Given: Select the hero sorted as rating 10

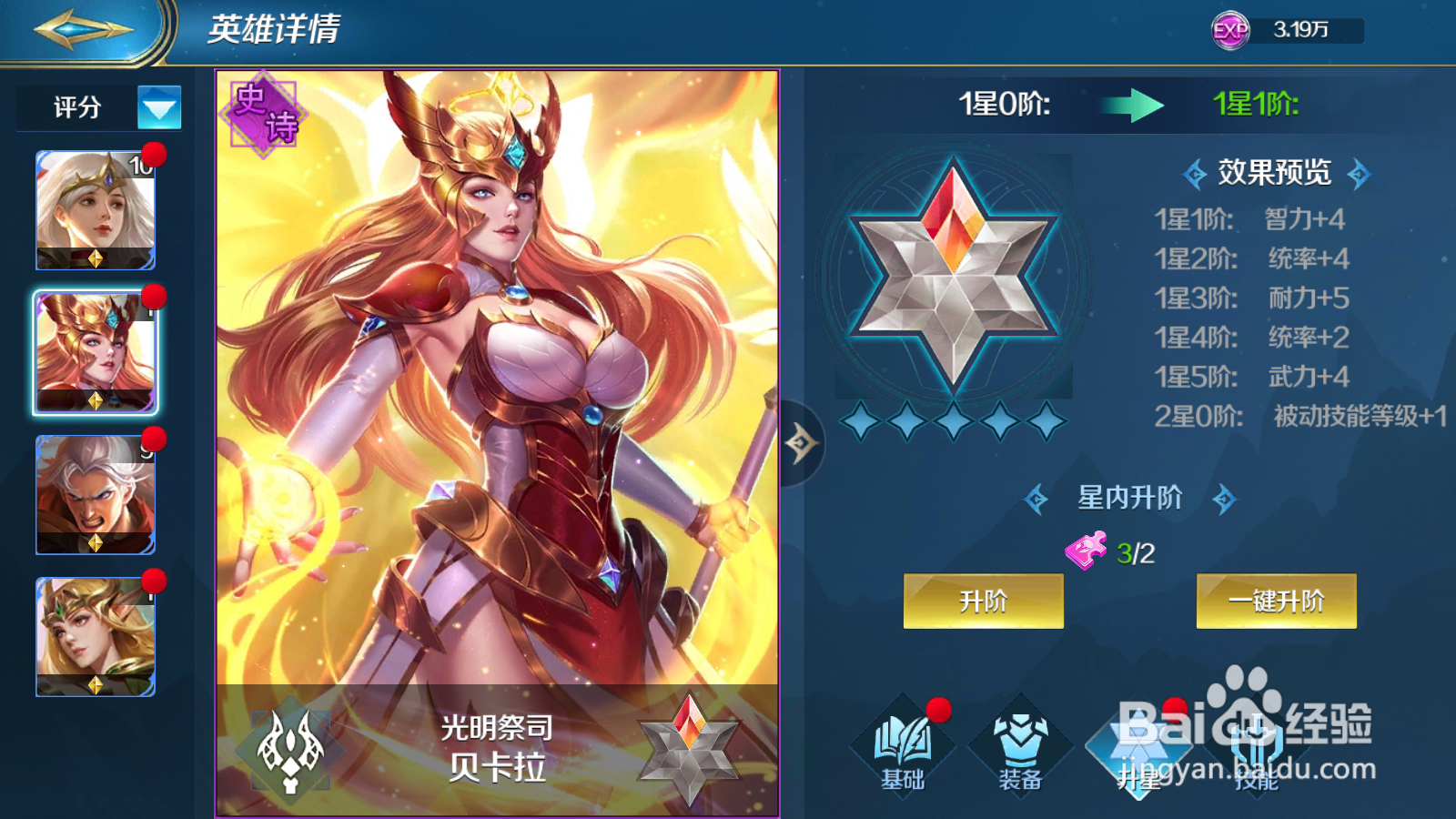Looking at the screenshot, I should coord(96,211).
